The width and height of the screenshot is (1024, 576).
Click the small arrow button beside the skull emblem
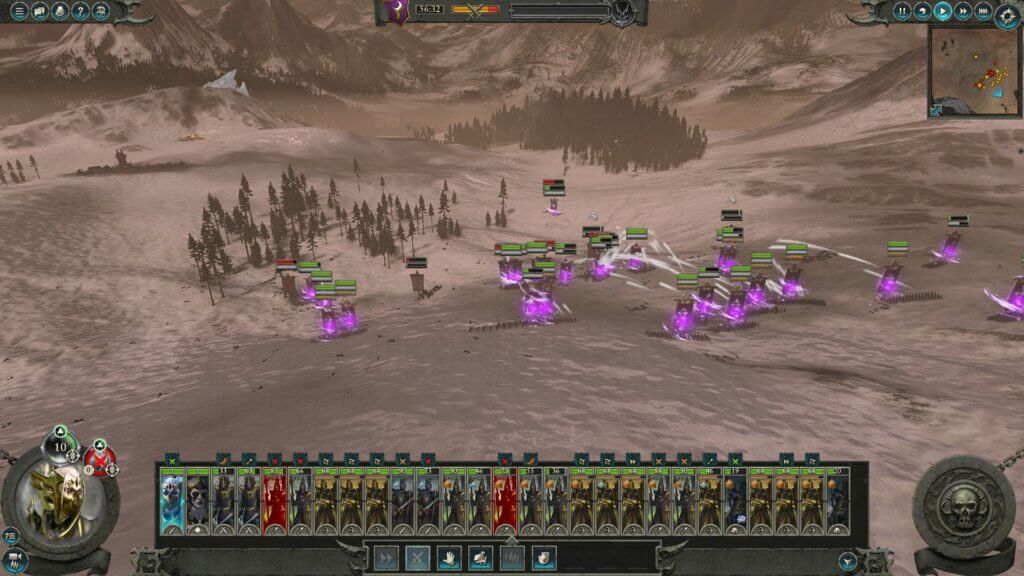(x=849, y=561)
